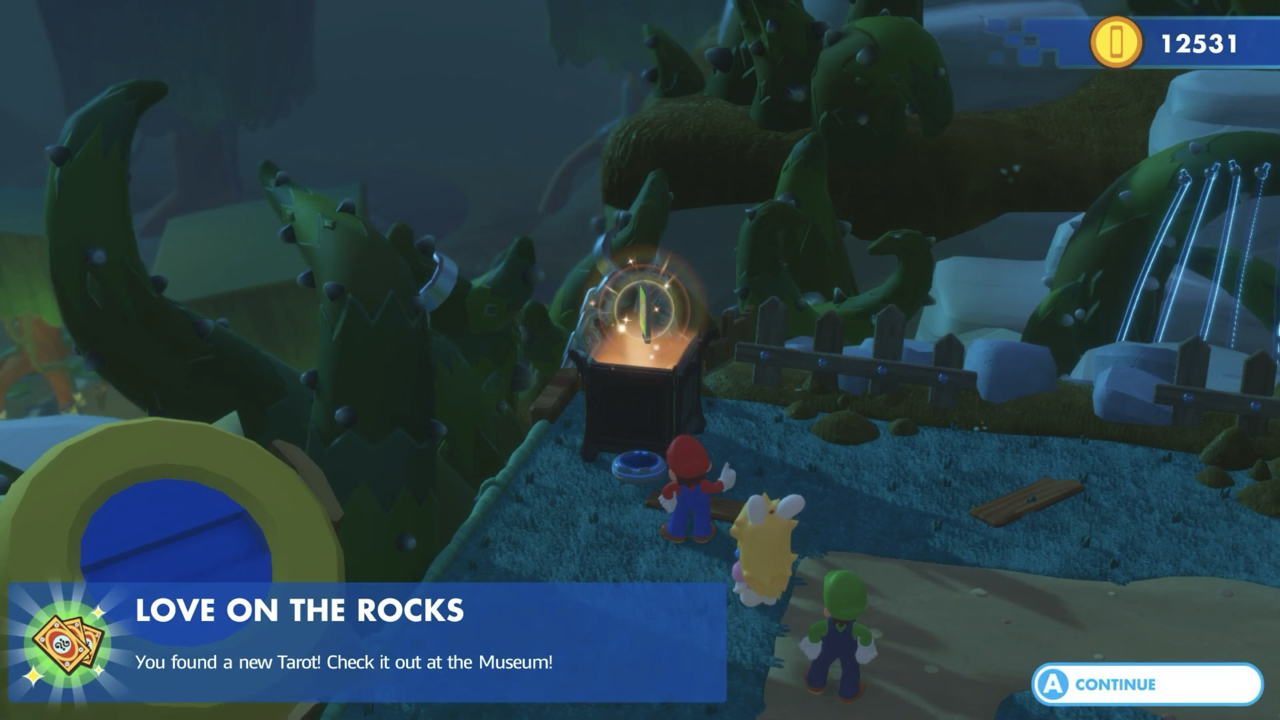Select the Love on the Rocks Tarot banner
Screen dimensions: 1280x720
pyautogui.click(x=366, y=641)
